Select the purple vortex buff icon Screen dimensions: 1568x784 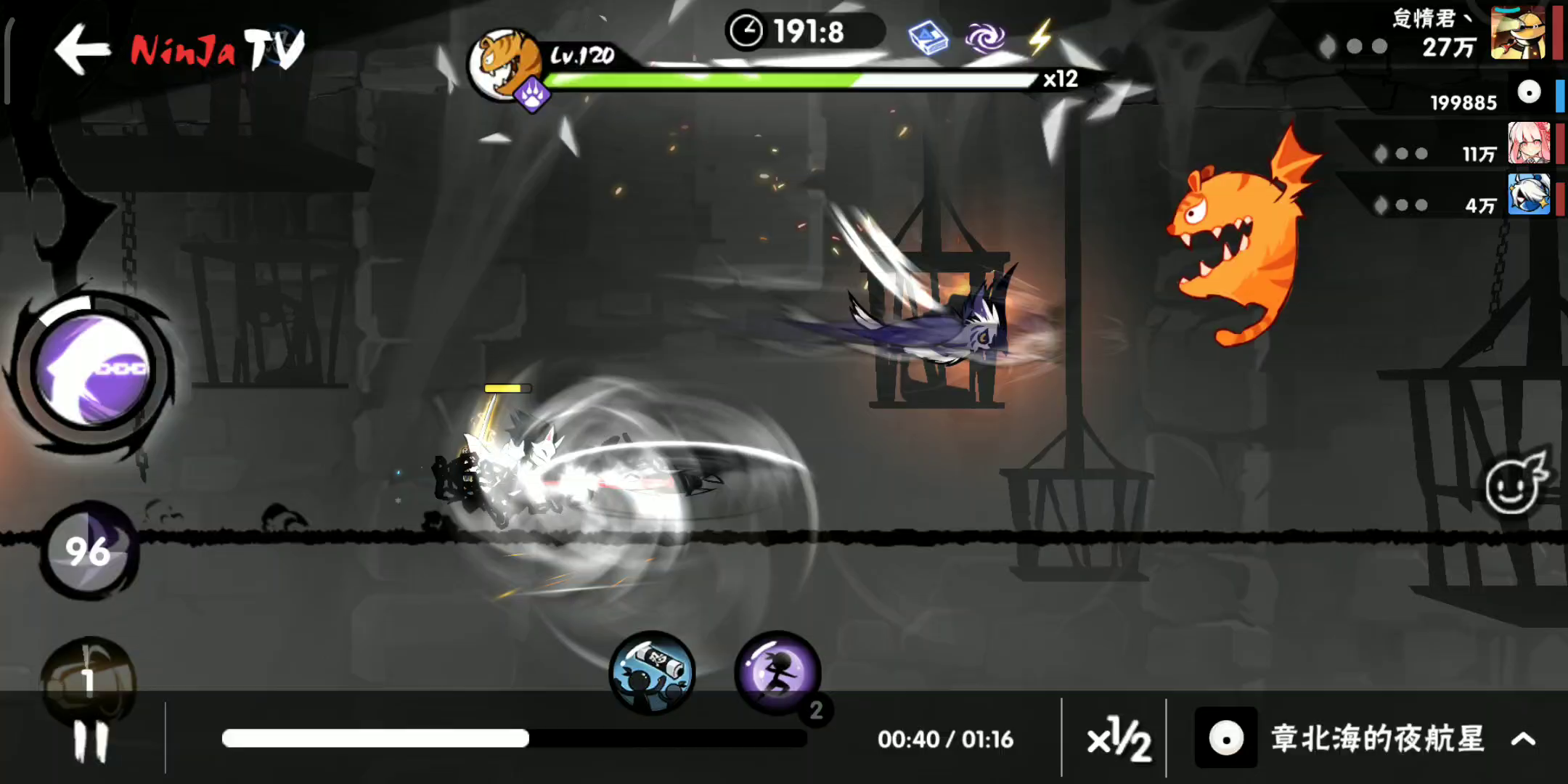tap(984, 38)
